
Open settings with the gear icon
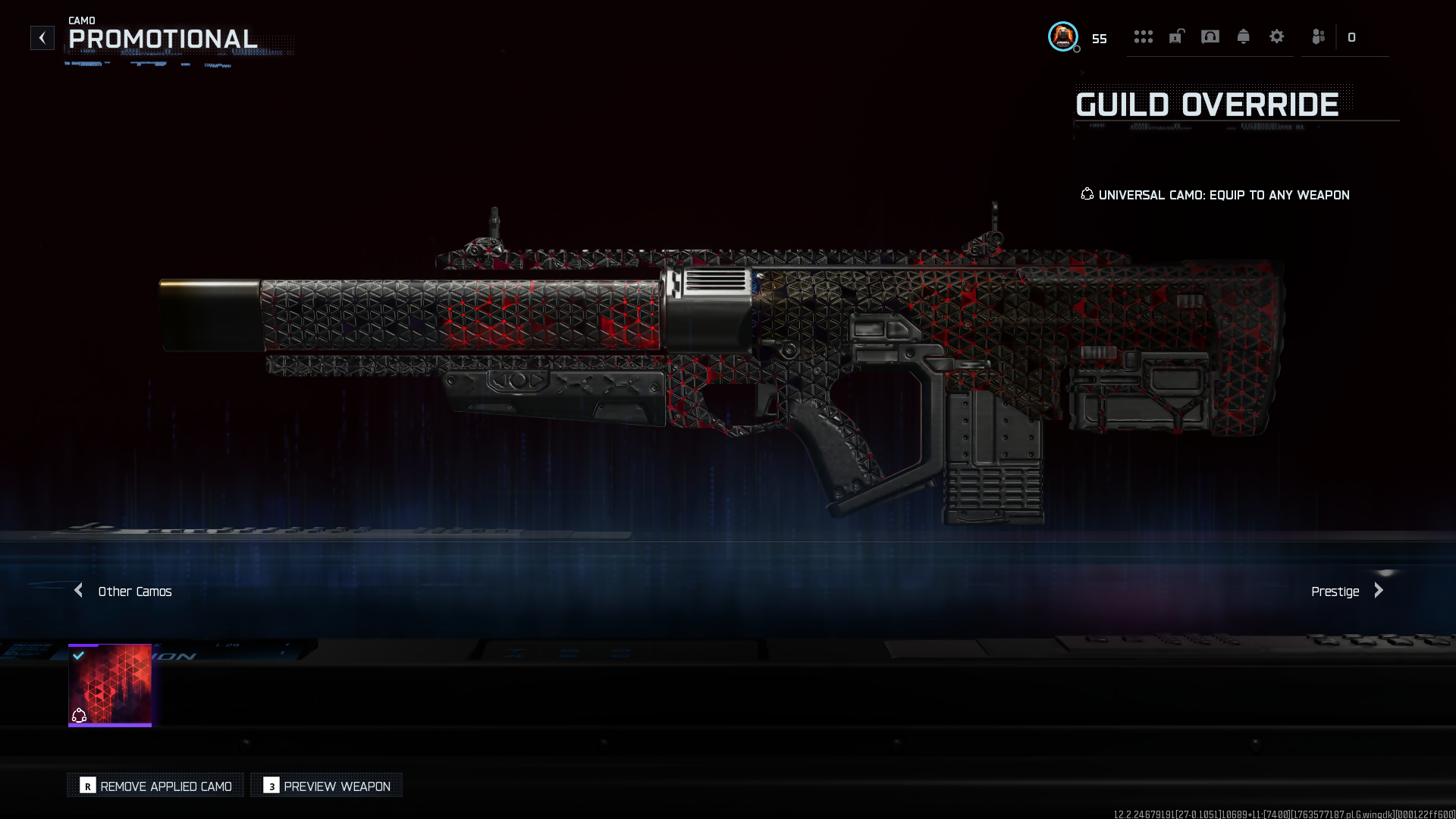[x=1277, y=37]
